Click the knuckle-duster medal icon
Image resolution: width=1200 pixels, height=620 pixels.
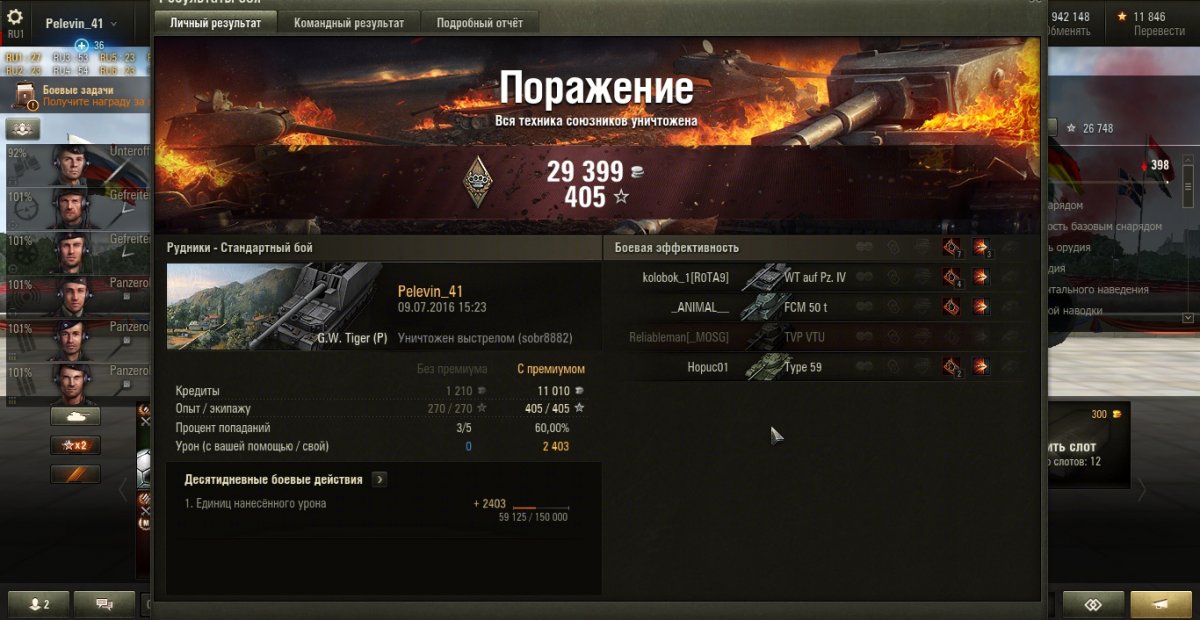(479, 181)
